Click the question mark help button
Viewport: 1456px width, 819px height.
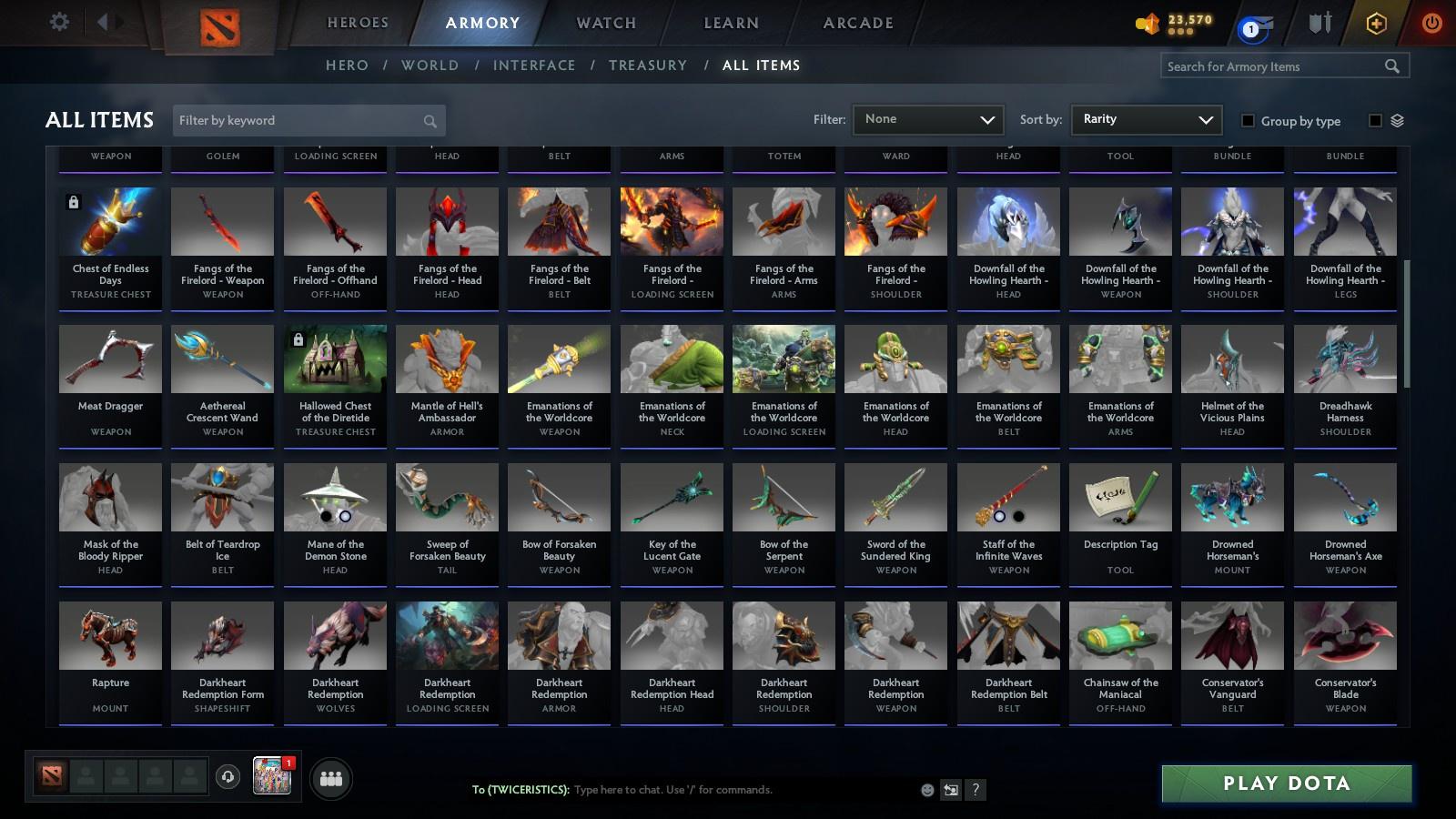(974, 790)
